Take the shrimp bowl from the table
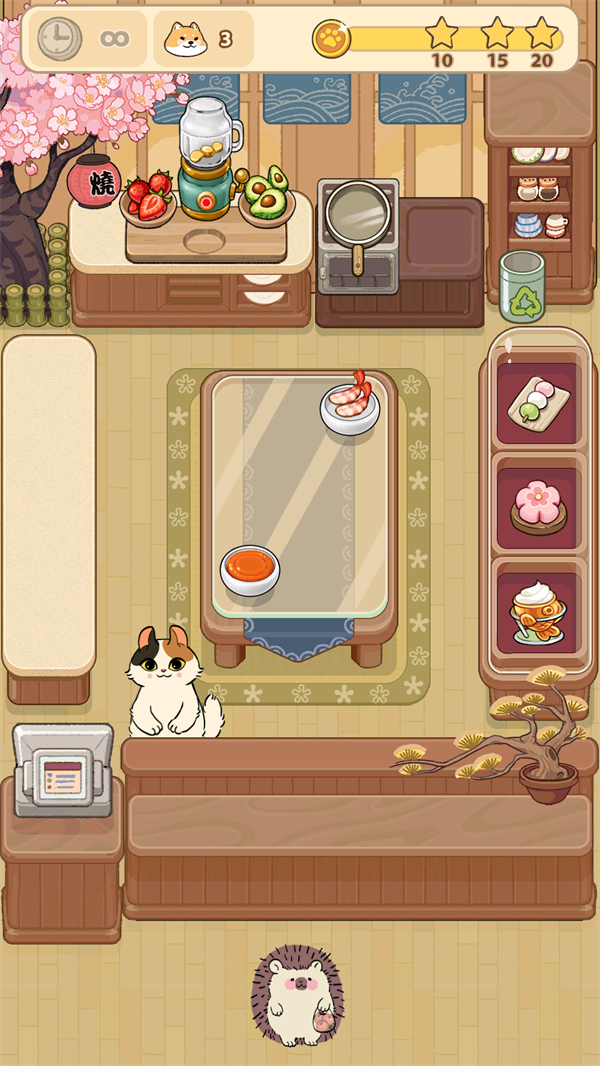Image resolution: width=600 pixels, height=1066 pixels. 351,403
